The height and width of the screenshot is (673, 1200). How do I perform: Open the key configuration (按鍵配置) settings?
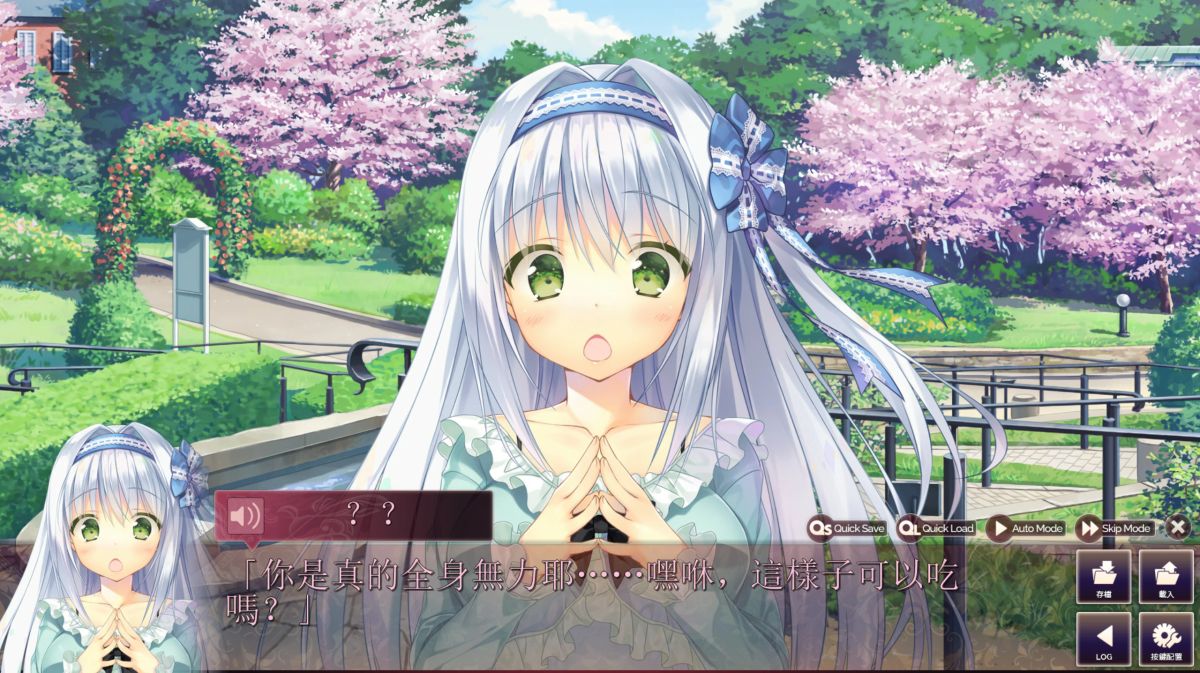(1166, 639)
